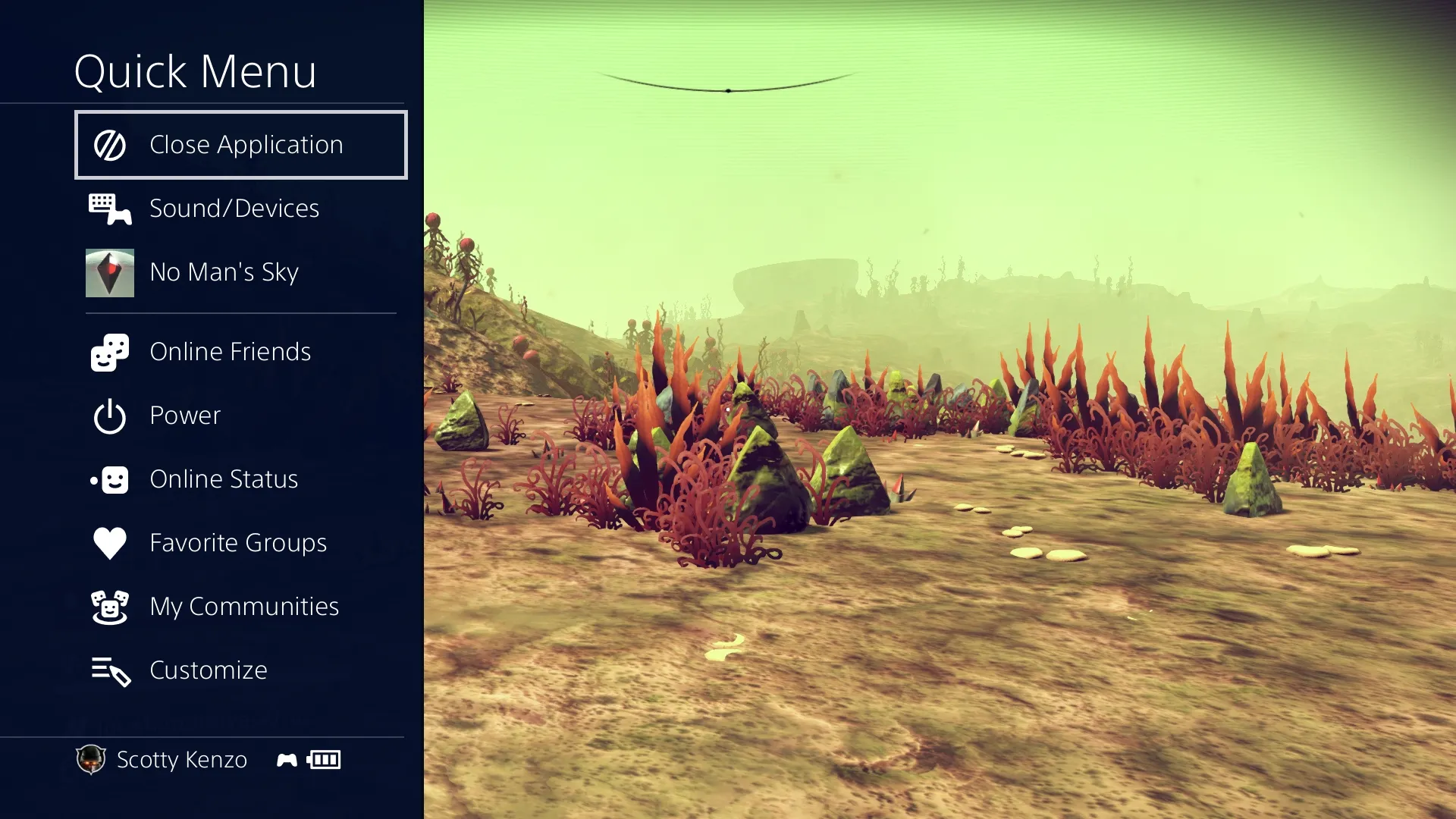The width and height of the screenshot is (1456, 819).
Task: Click the Online Friends smiley icon
Action: (x=108, y=351)
